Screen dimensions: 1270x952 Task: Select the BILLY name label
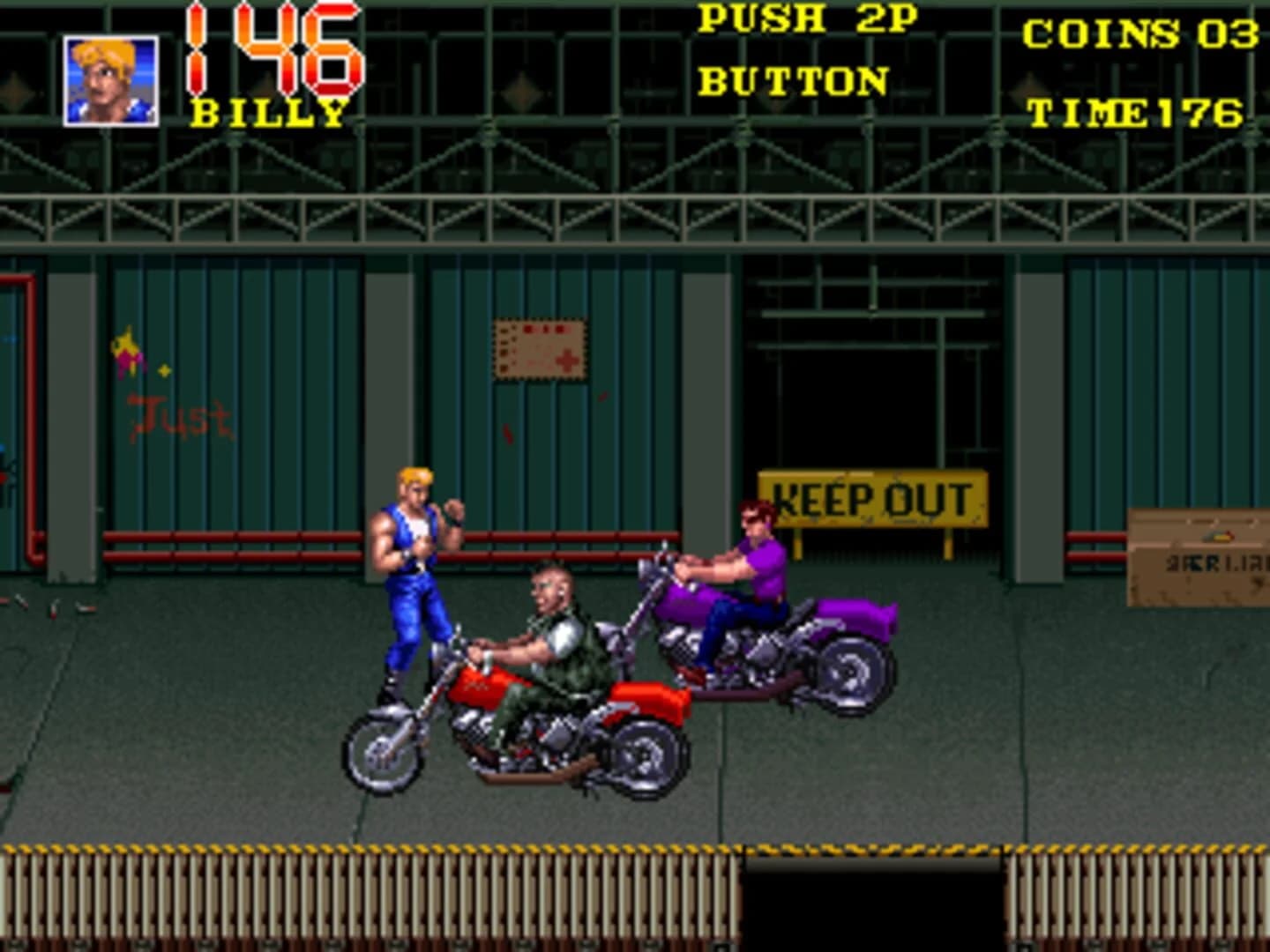coord(265,113)
